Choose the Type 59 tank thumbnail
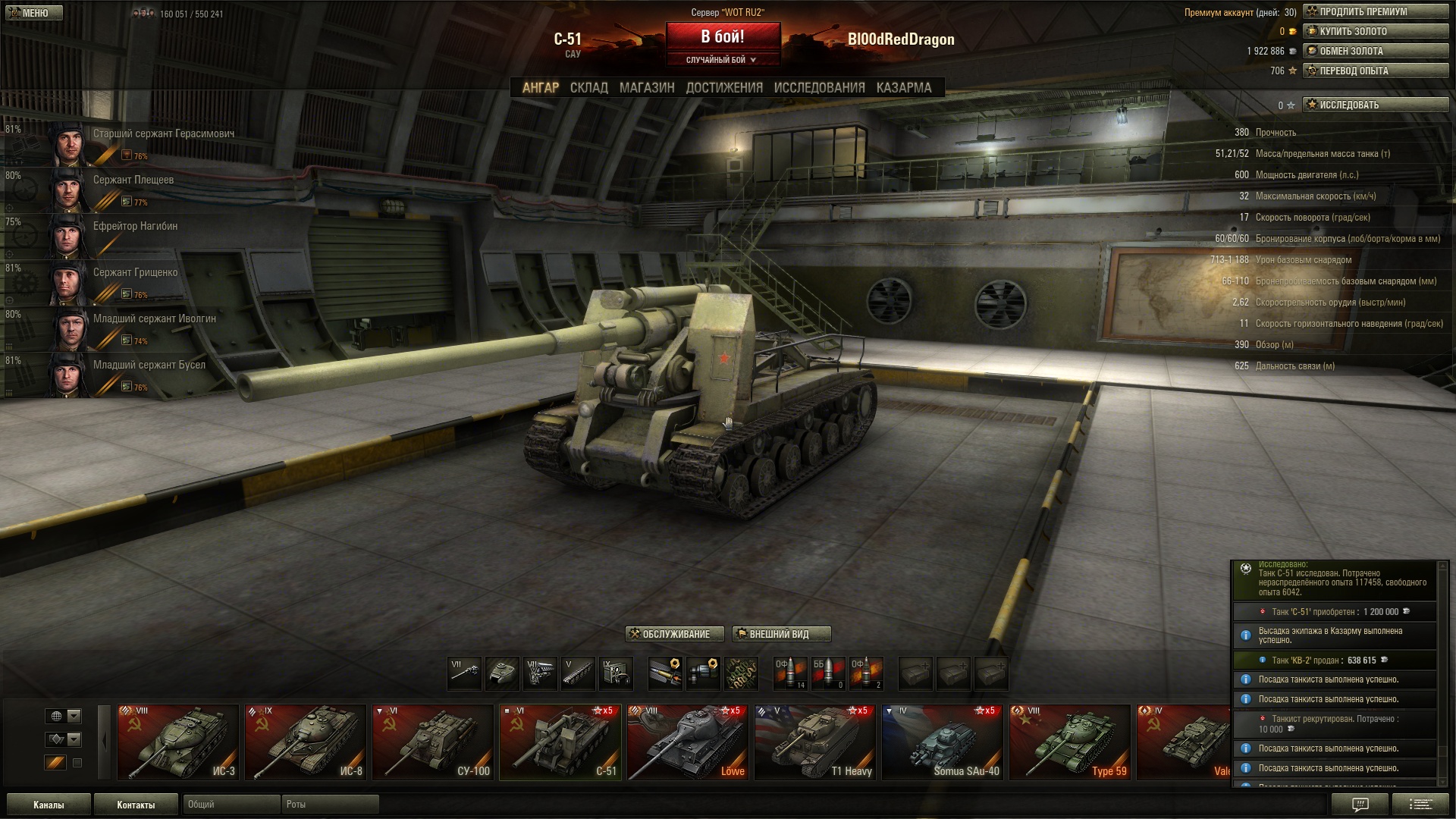 pos(1069,742)
